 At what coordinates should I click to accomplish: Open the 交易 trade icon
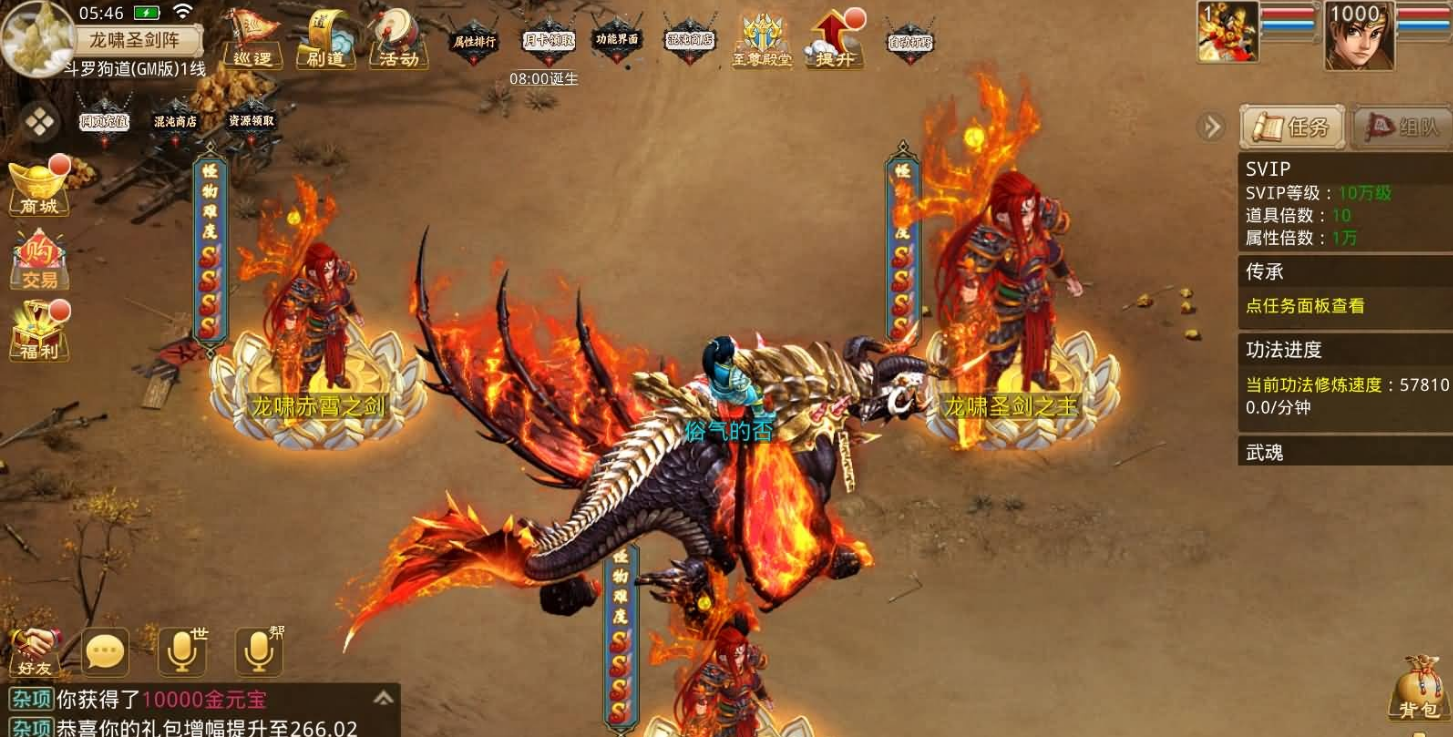(x=39, y=260)
